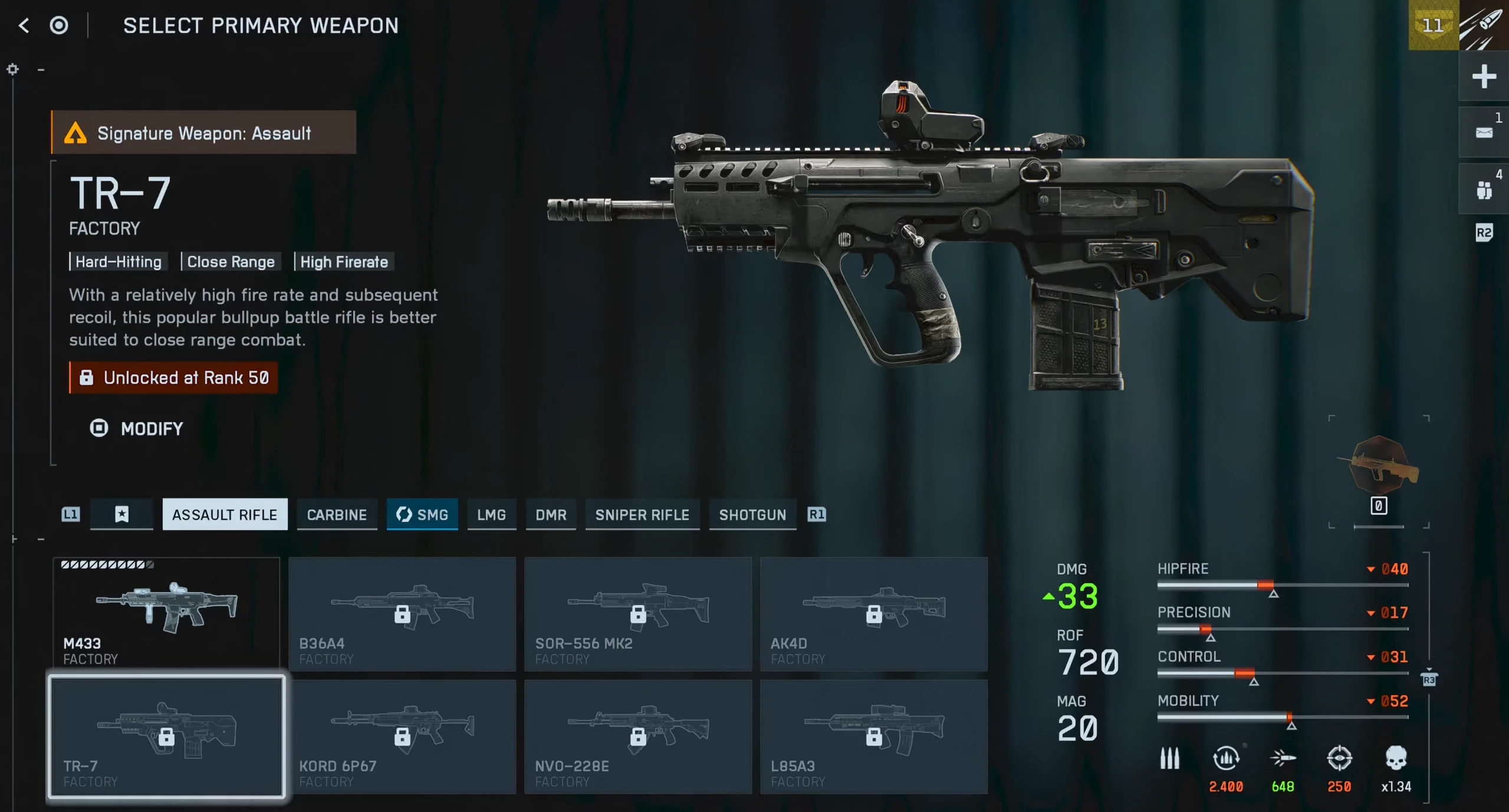The width and height of the screenshot is (1509, 812).
Task: Switch to the SHOTGUN tab
Action: pos(752,515)
